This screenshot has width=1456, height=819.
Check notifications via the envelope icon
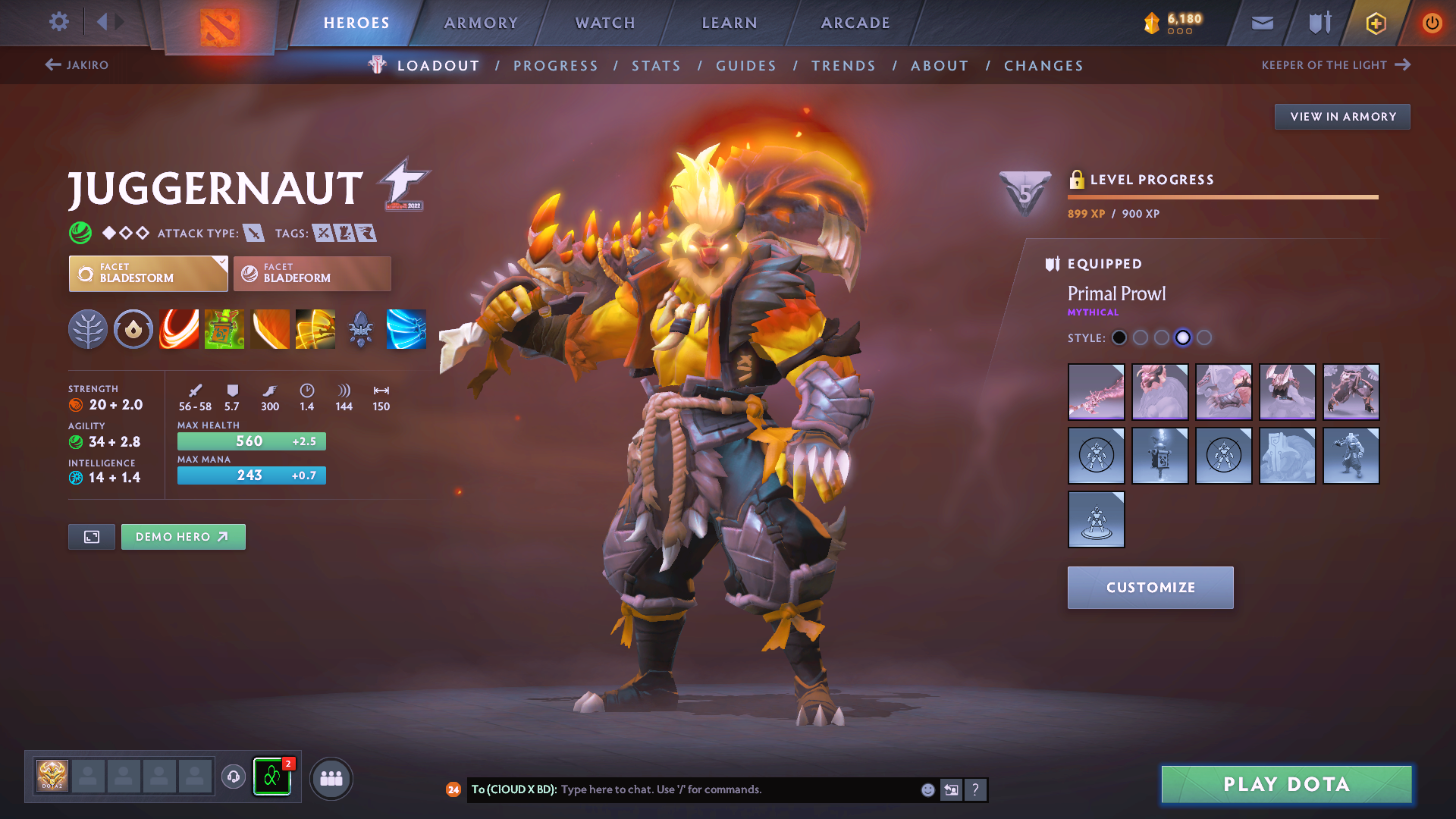pos(1261,23)
